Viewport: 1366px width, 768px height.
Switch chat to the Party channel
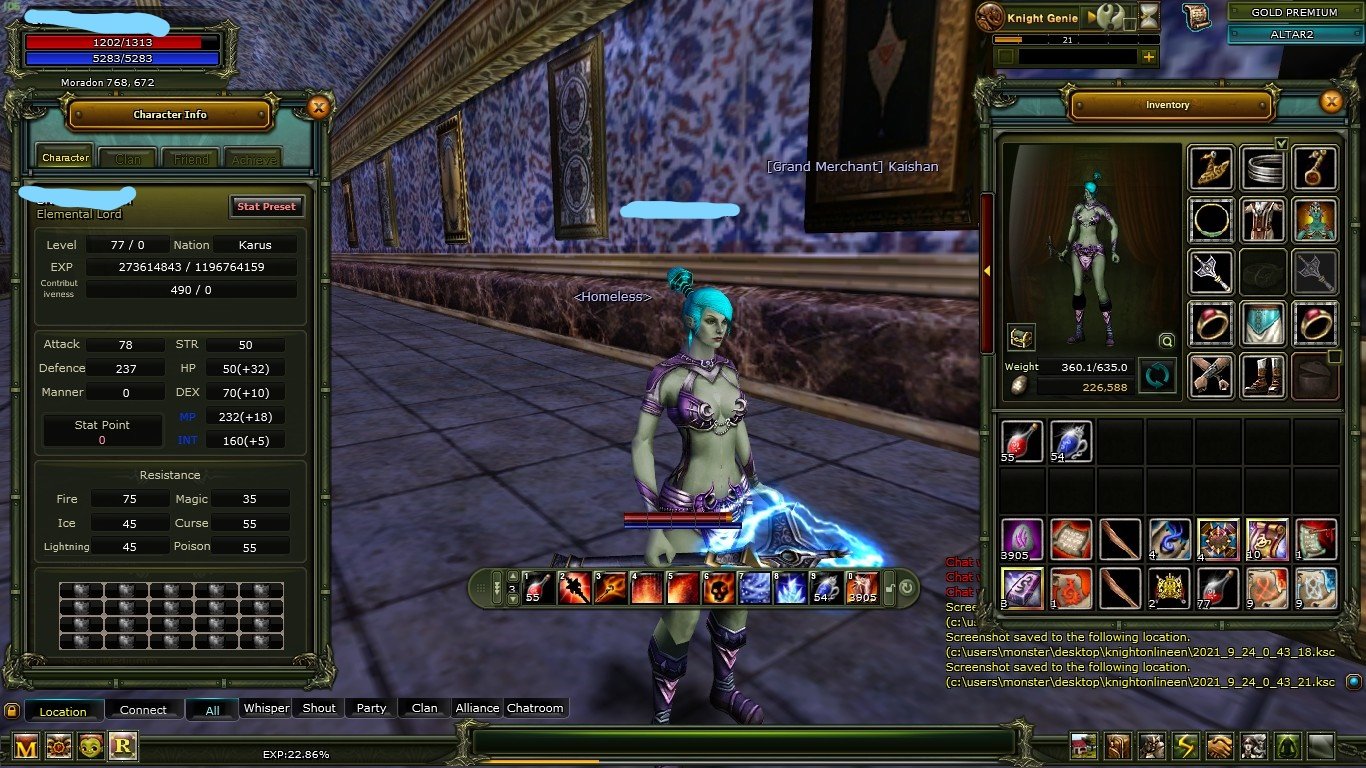pyautogui.click(x=371, y=708)
